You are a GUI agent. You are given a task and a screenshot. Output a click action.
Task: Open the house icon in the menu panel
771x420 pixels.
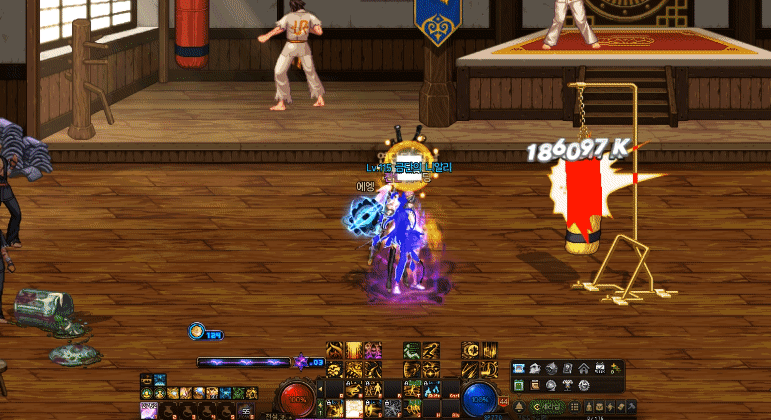pos(584,368)
